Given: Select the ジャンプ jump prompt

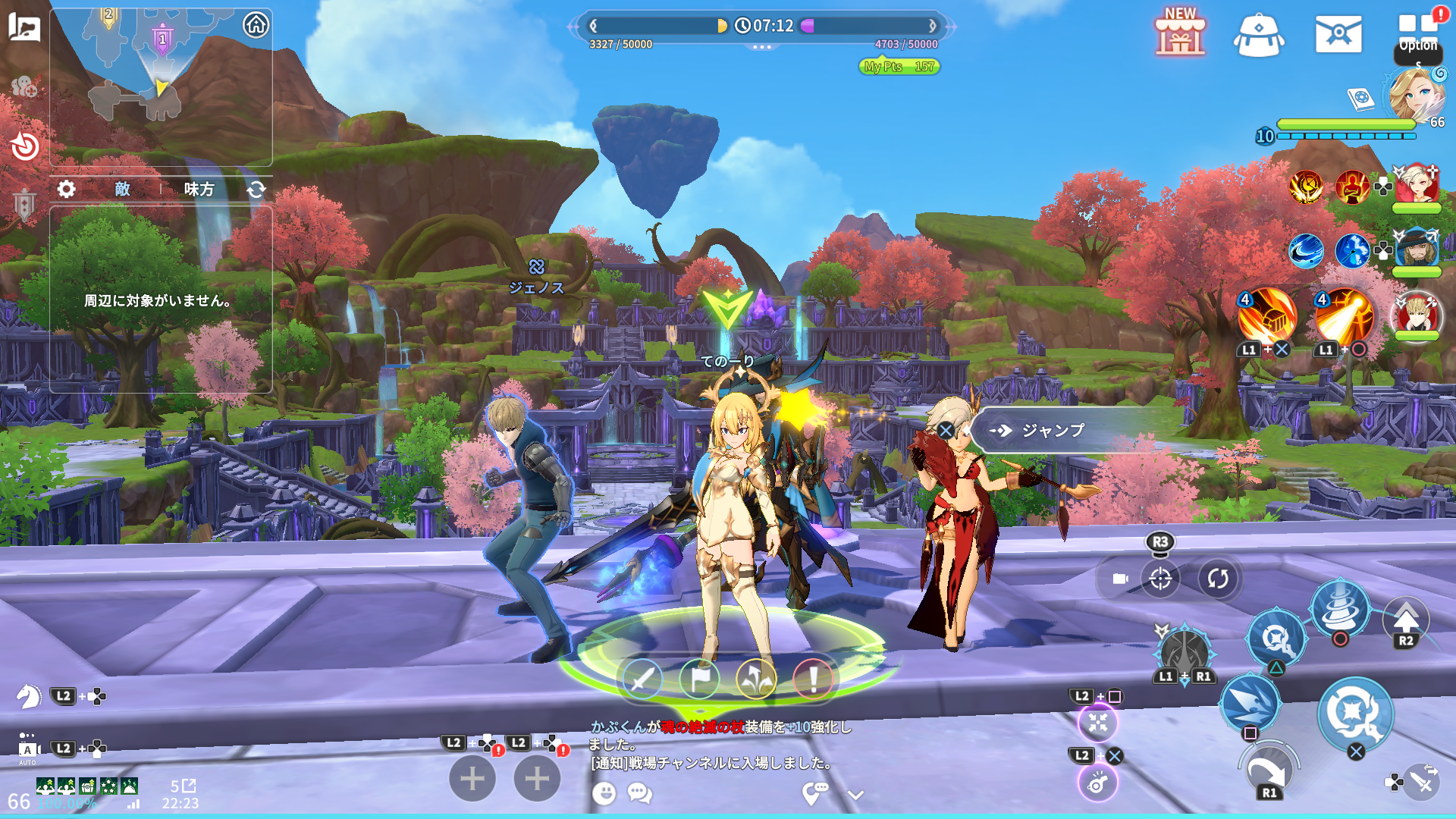Looking at the screenshot, I should tap(1053, 431).
